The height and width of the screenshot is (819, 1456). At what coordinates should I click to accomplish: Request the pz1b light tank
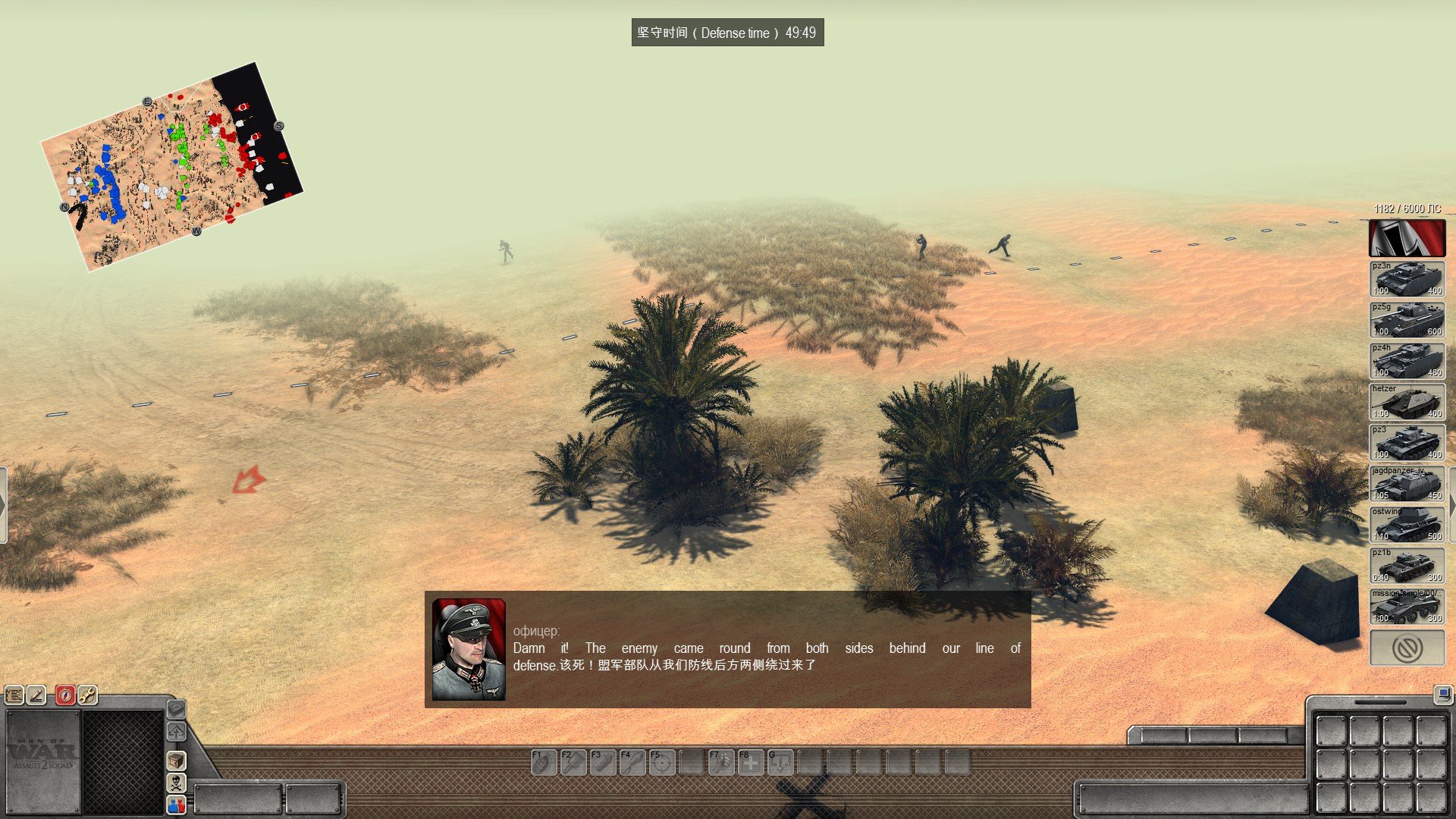pos(1407,566)
